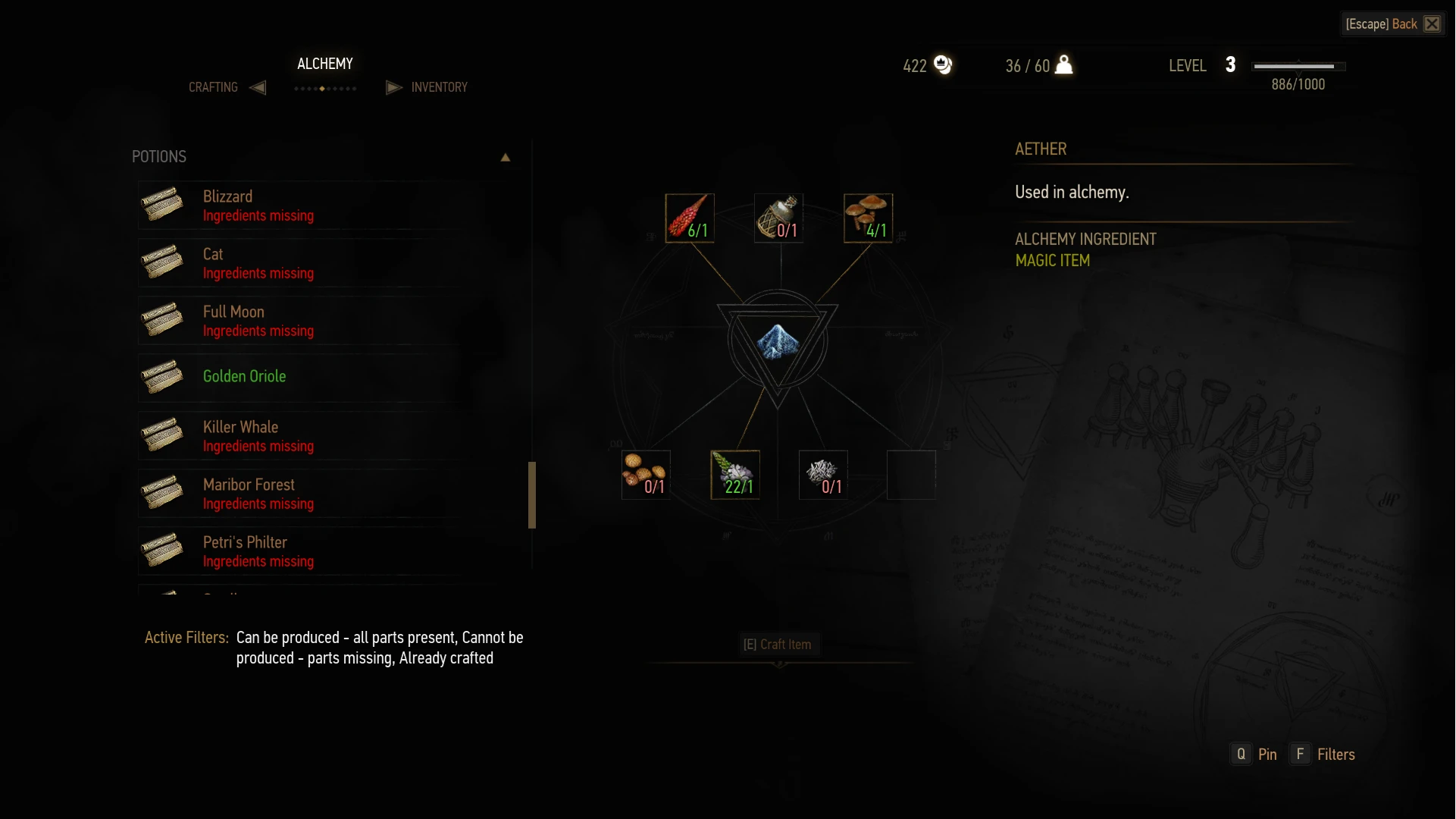Click the blue Aether item in the center
Screen dimensions: 1456x819
click(x=777, y=342)
